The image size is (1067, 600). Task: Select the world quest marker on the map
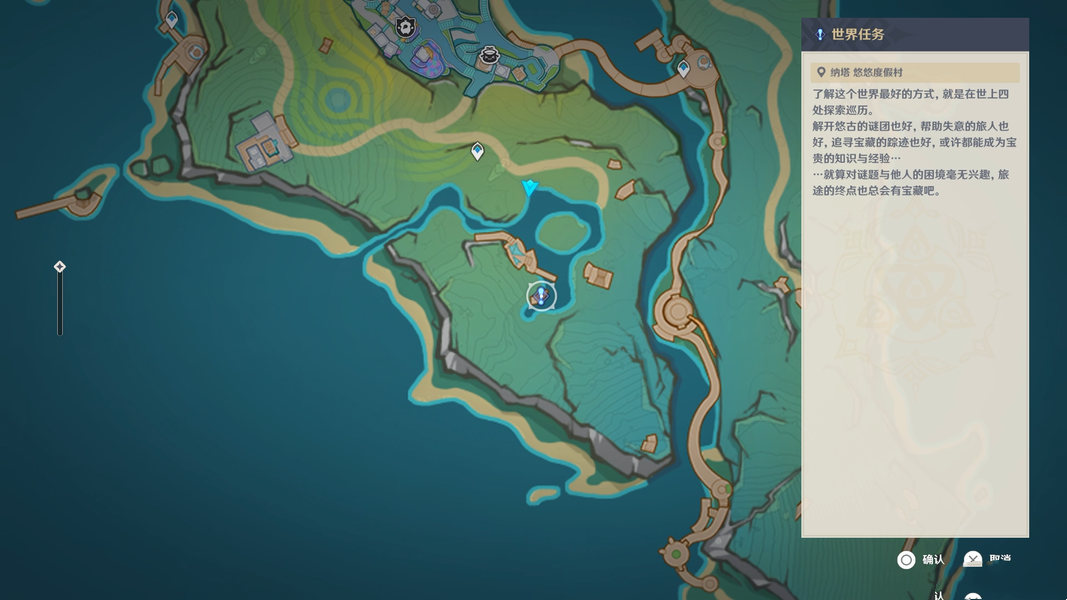(541, 296)
